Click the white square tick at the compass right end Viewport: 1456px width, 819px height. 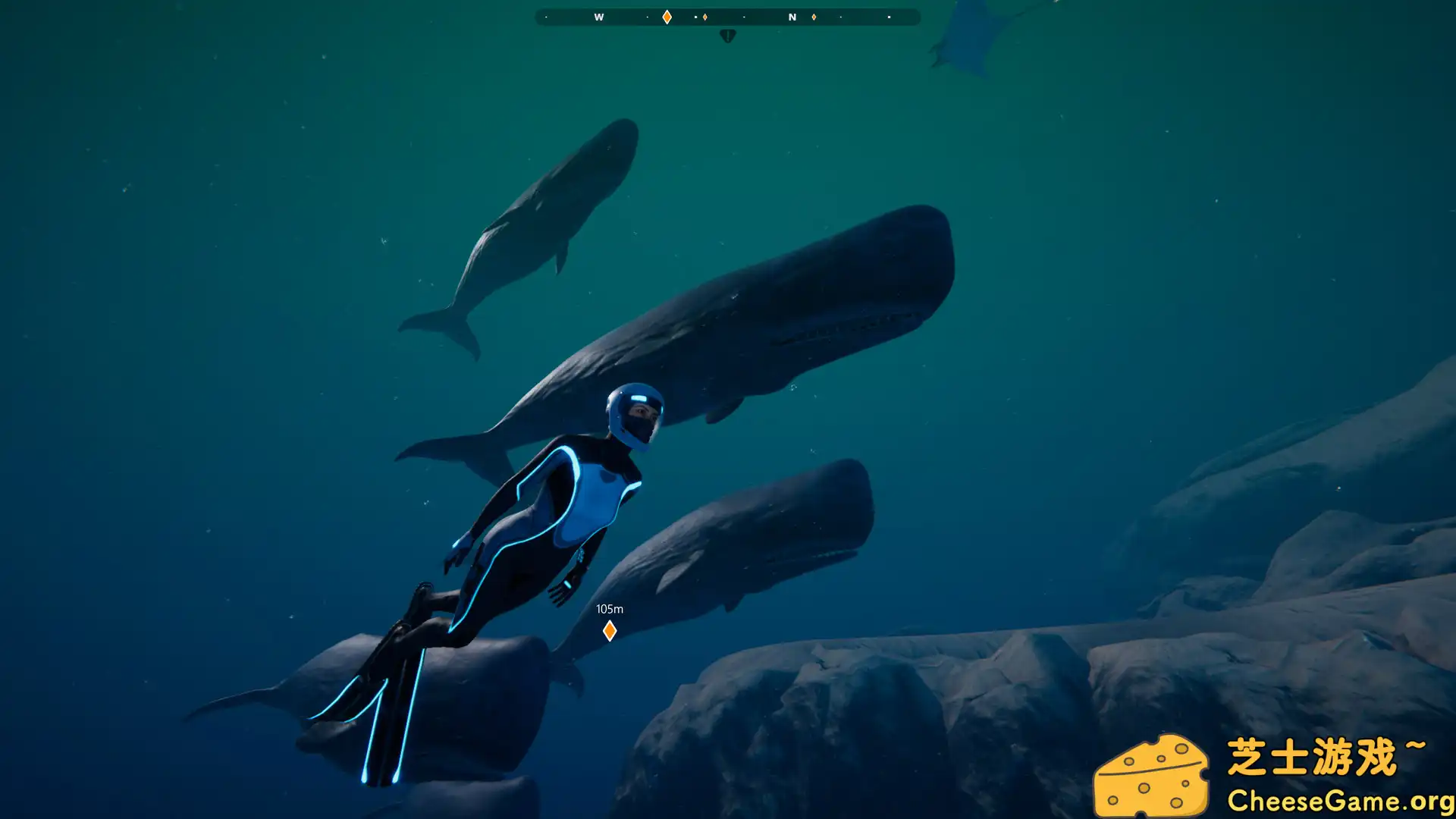point(889,17)
